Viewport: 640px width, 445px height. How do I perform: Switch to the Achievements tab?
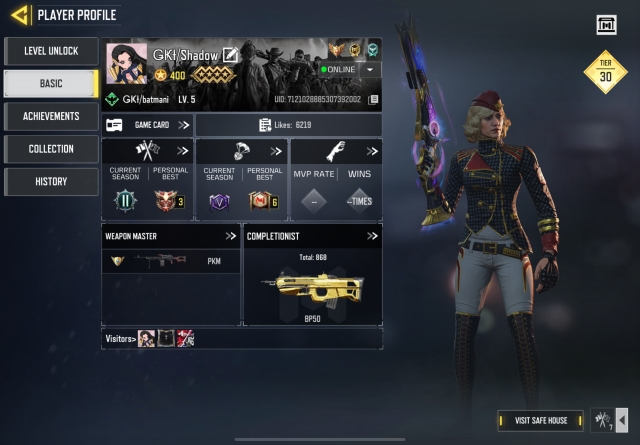pyautogui.click(x=51, y=116)
